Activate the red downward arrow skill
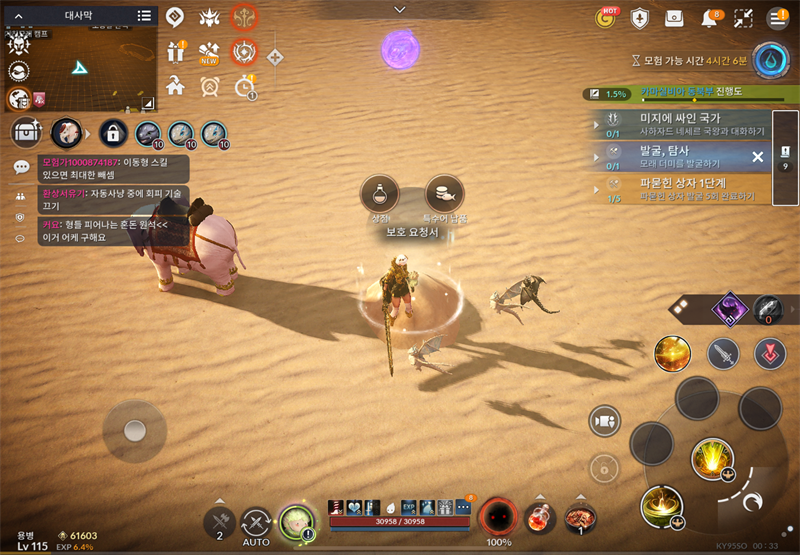 point(769,352)
